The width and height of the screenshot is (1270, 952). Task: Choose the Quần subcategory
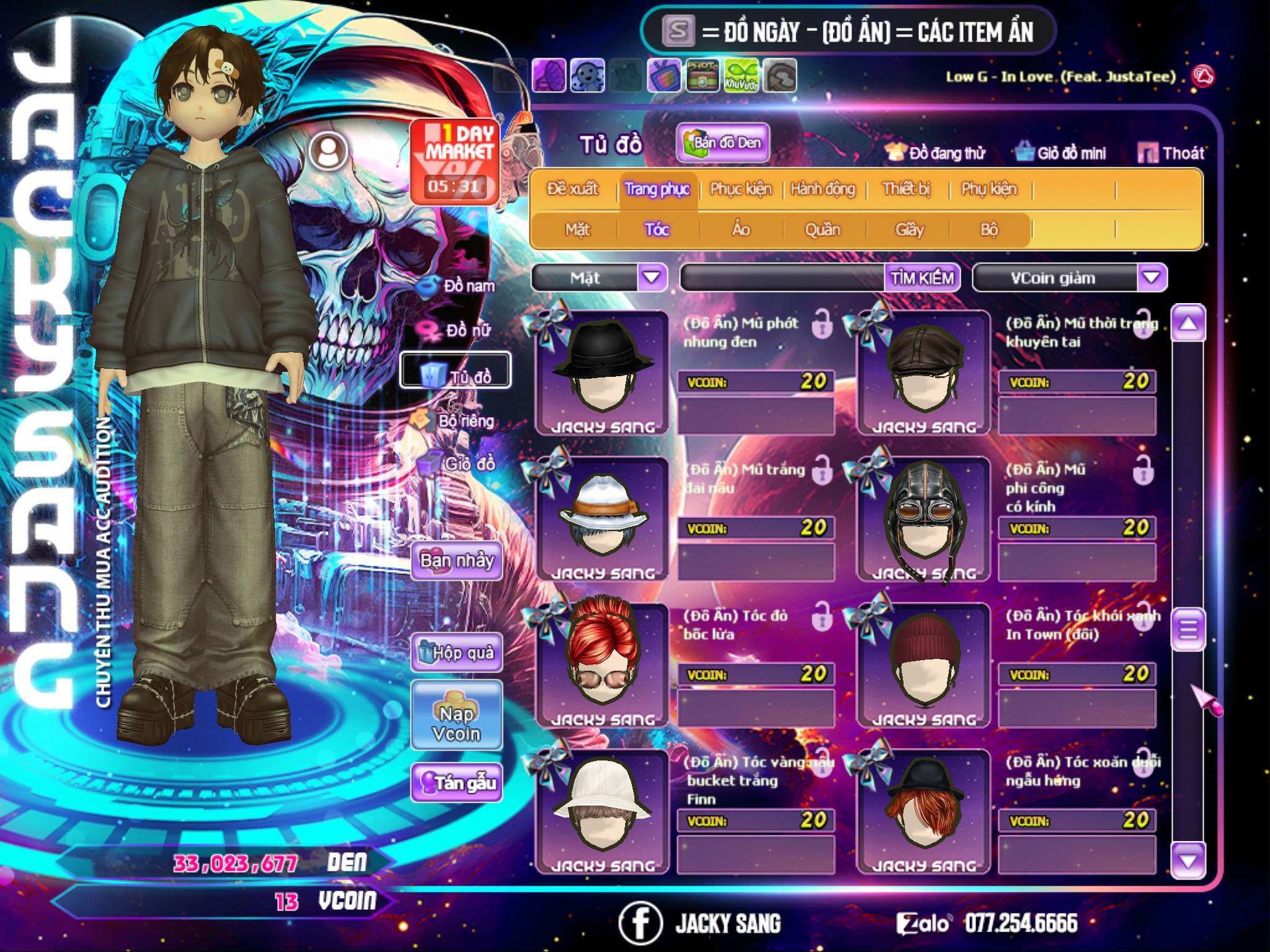[x=822, y=230]
